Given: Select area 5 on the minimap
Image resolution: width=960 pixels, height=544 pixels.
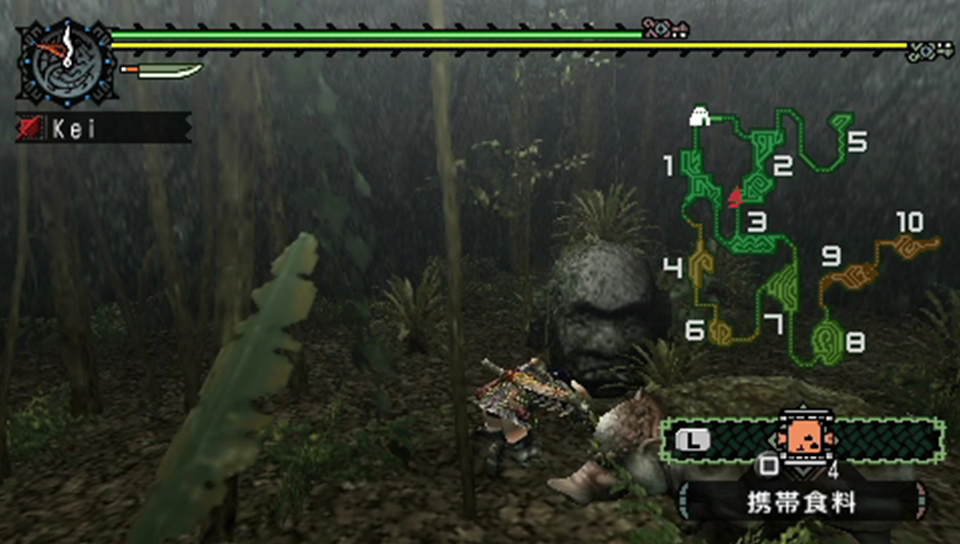Looking at the screenshot, I should pos(838,131).
